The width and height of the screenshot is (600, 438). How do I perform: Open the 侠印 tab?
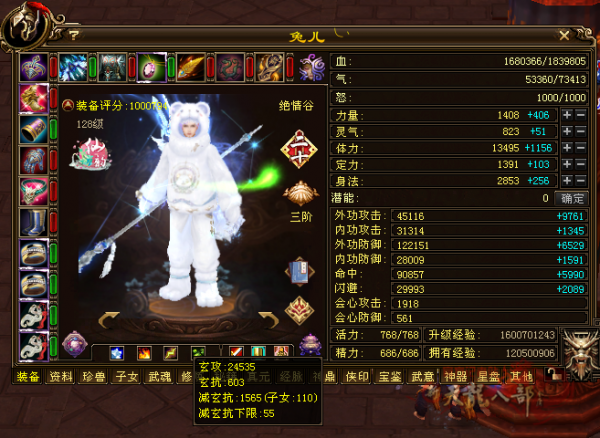point(356,377)
